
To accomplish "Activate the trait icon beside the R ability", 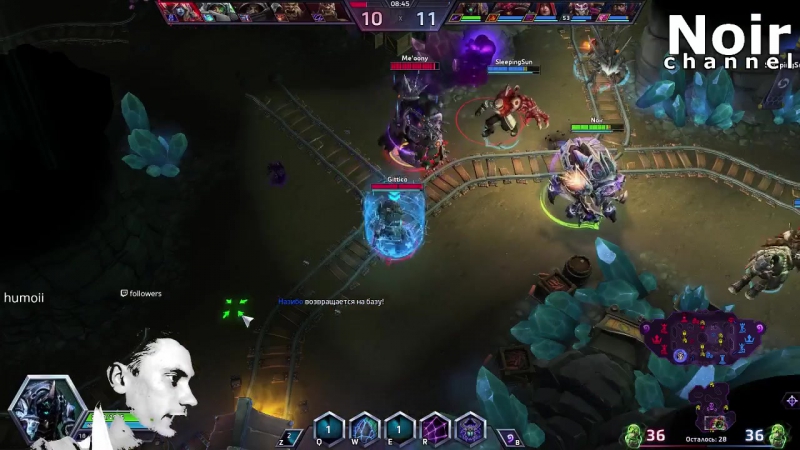I will [x=470, y=428].
